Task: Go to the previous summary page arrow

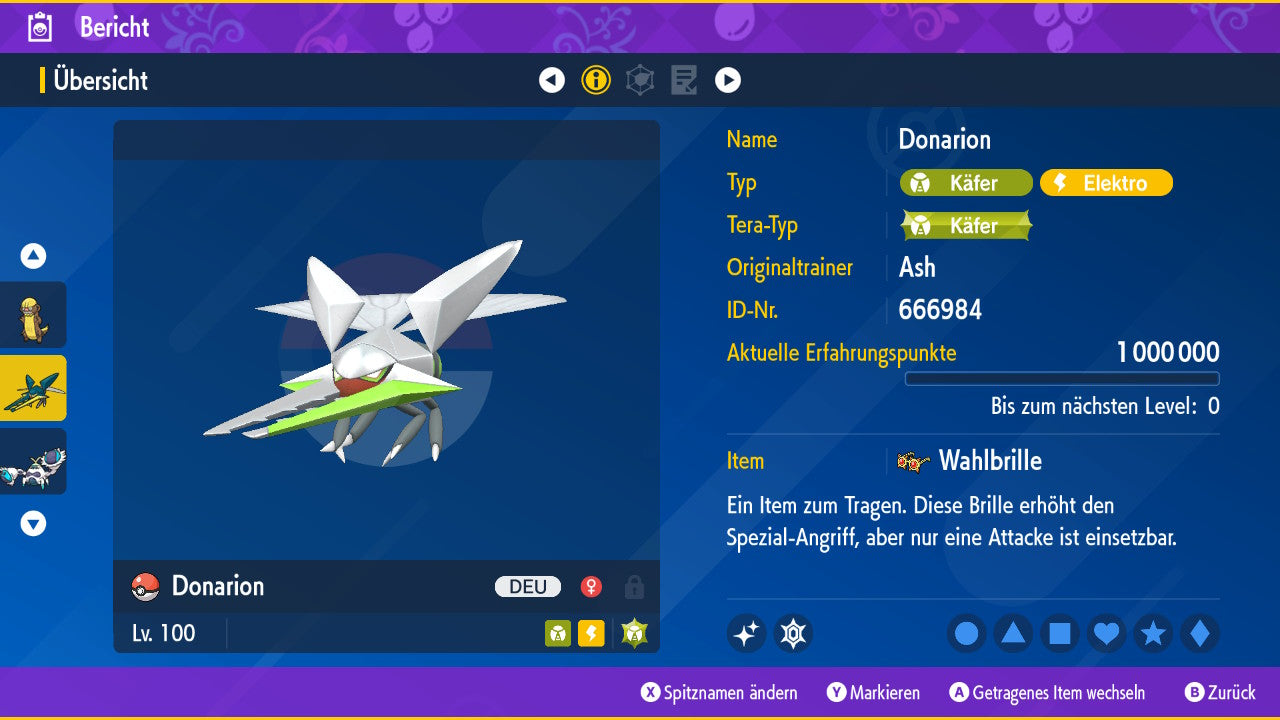Action: [552, 80]
